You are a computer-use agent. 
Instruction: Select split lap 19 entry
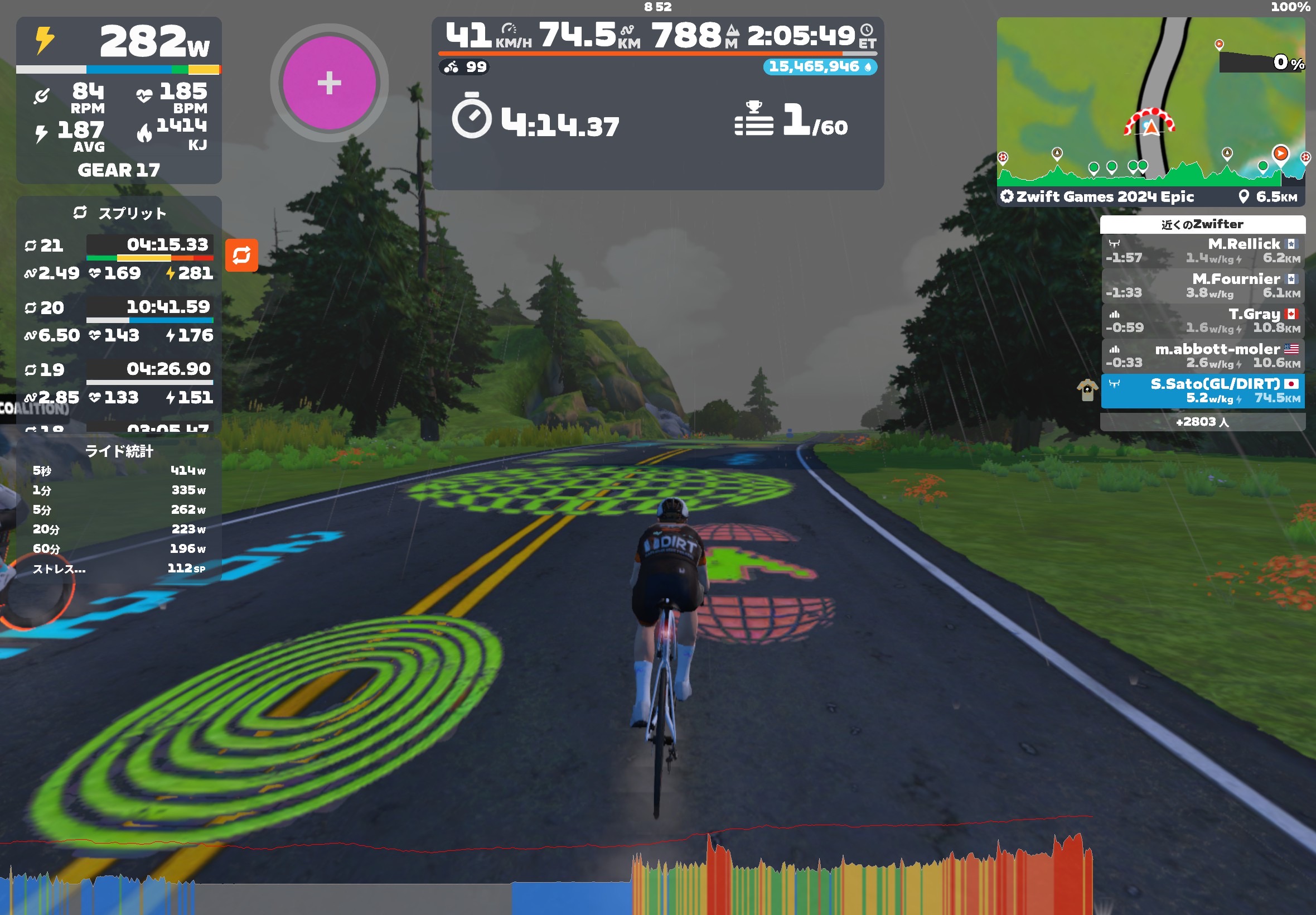(x=119, y=383)
